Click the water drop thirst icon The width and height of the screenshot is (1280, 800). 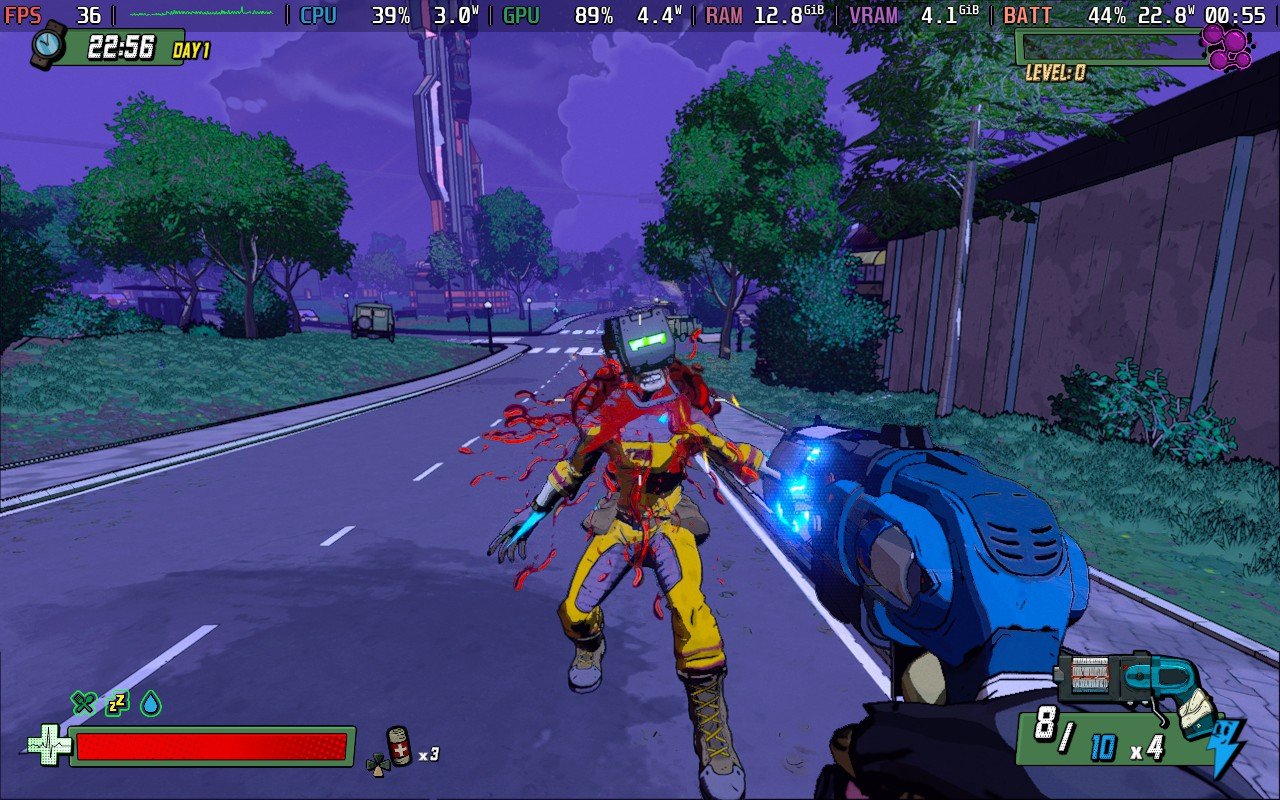click(x=151, y=703)
